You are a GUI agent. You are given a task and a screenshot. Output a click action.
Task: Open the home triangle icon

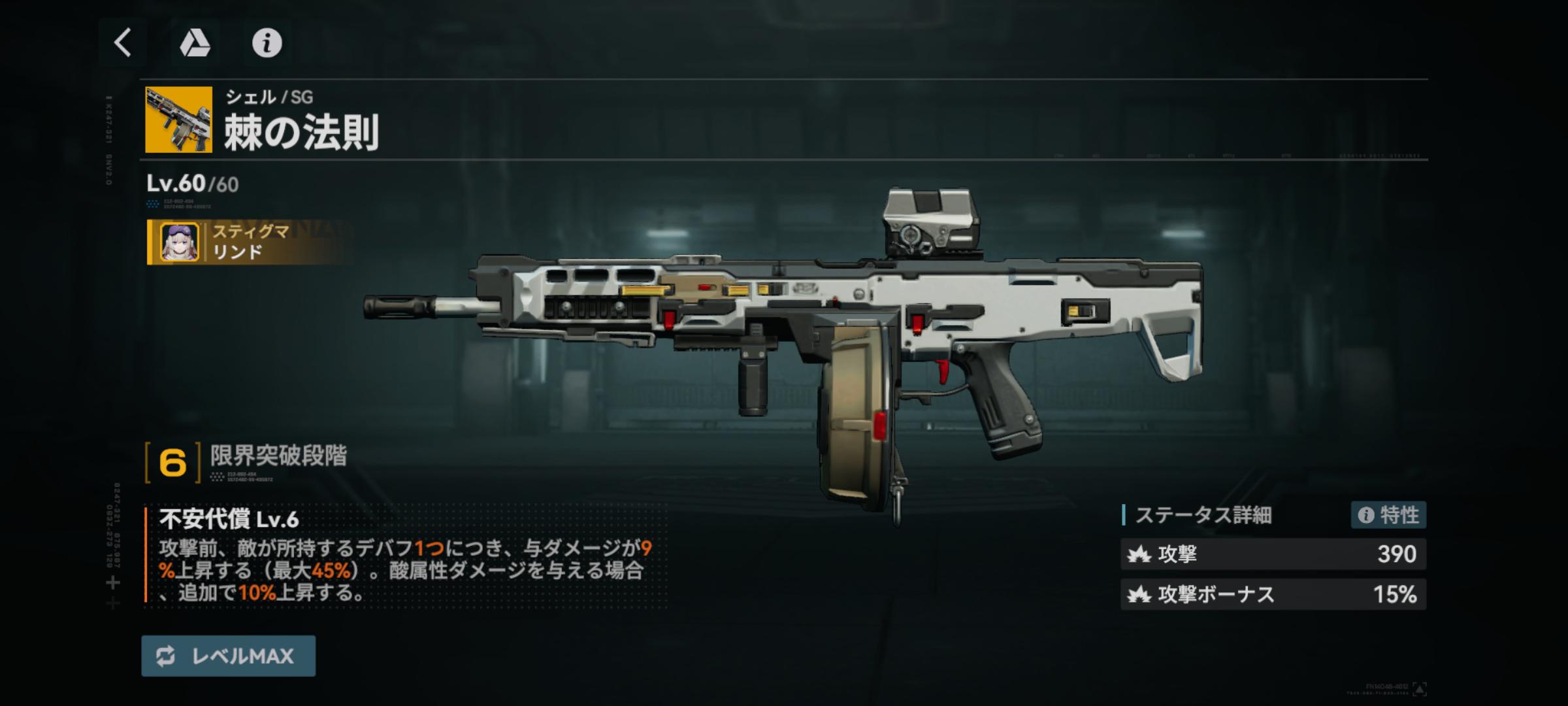(x=195, y=43)
